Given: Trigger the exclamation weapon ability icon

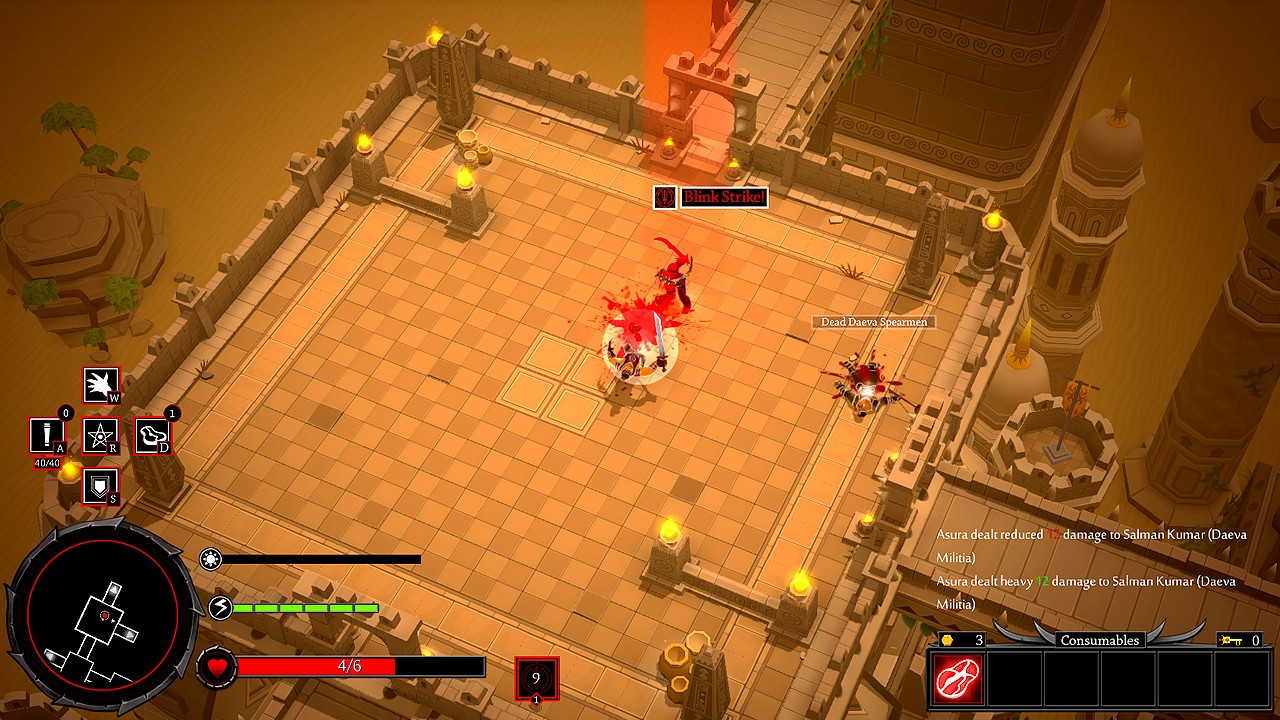Looking at the screenshot, I should [47, 436].
